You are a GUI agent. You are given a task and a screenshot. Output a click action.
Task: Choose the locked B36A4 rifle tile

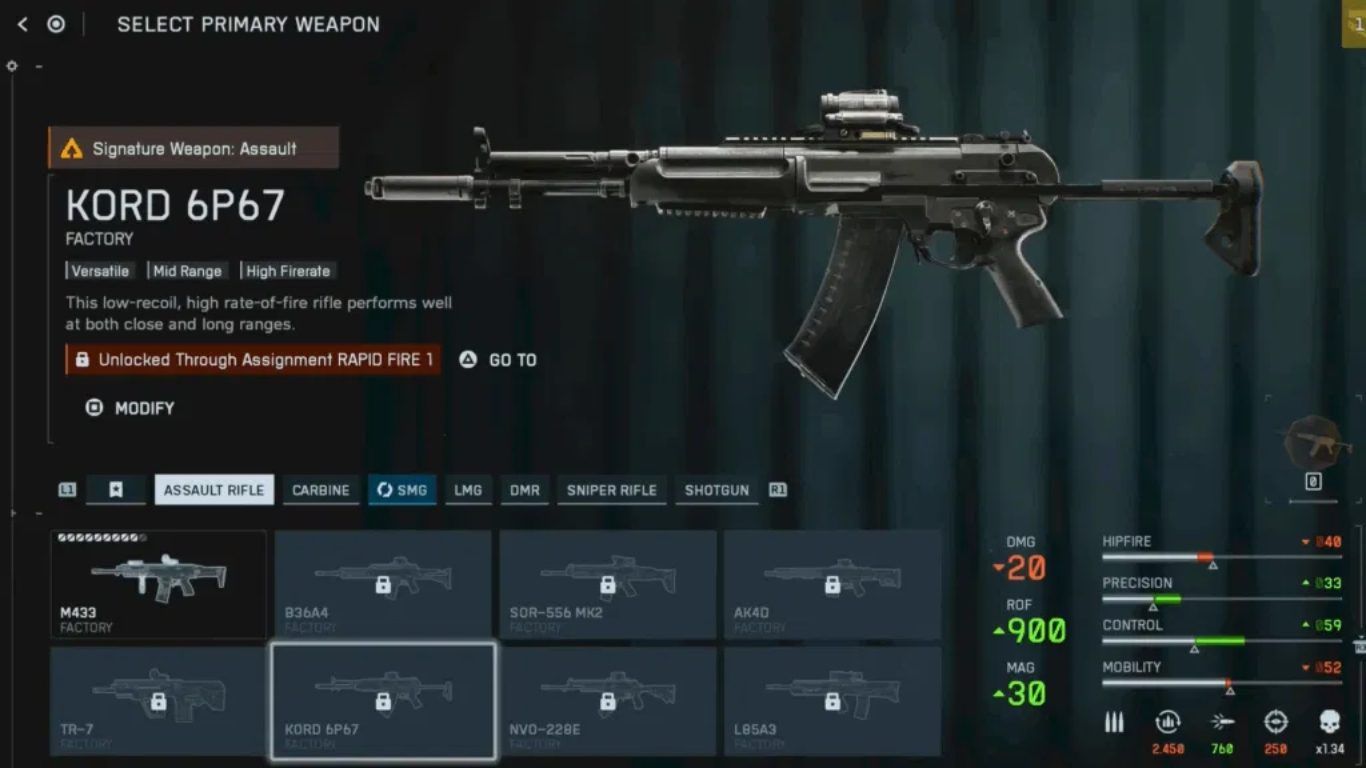coord(383,585)
